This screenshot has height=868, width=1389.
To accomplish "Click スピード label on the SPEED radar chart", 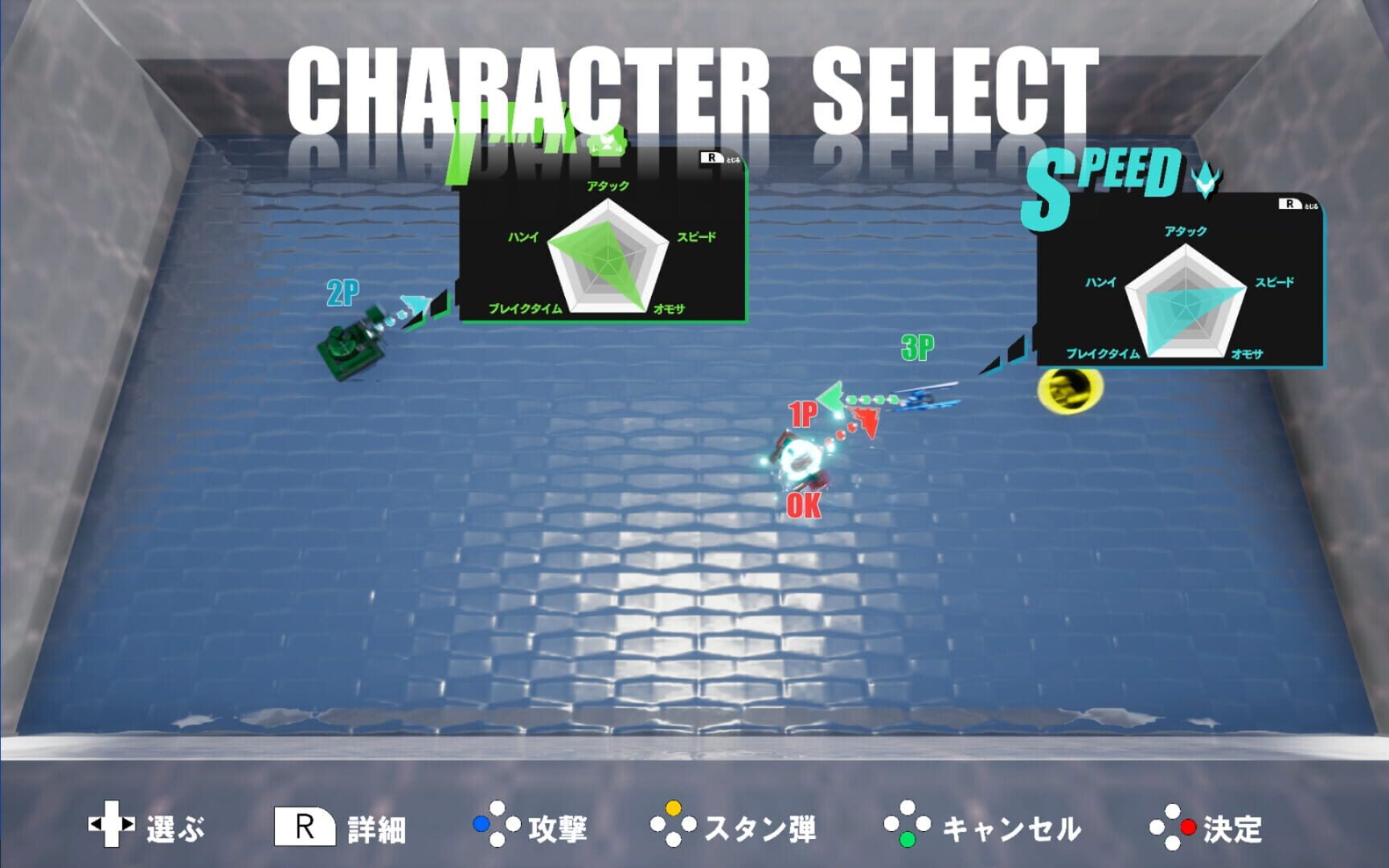I will click(1276, 283).
